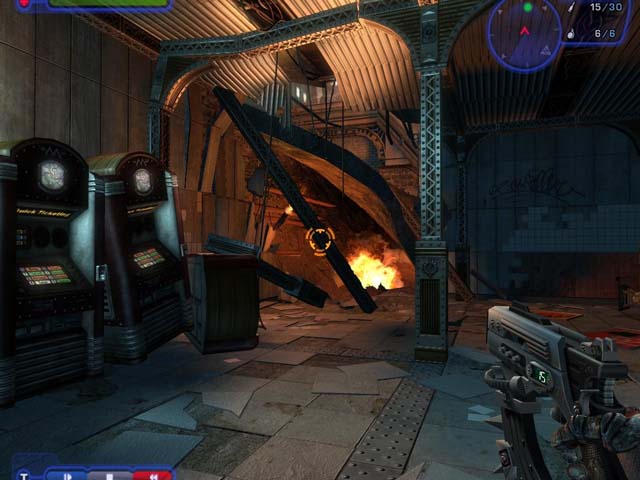Click the circular radar minimap
The width and height of the screenshot is (640, 480).
[525, 33]
